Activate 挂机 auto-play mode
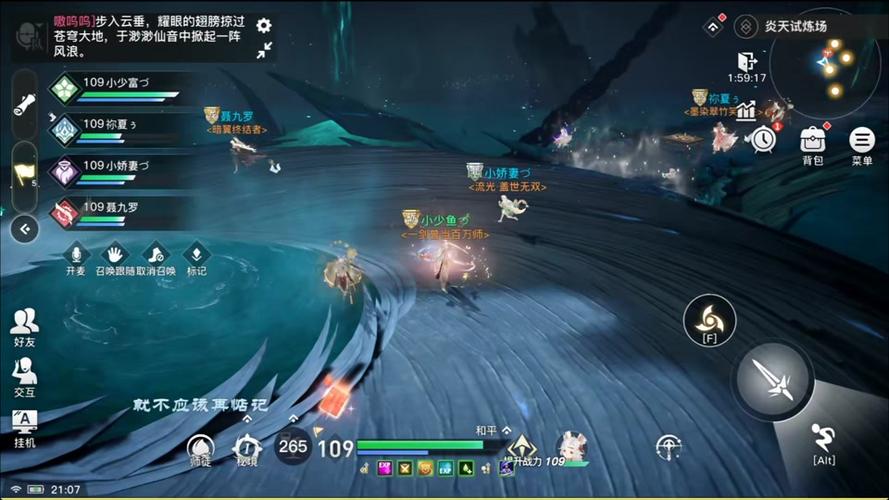Image resolution: width=889 pixels, height=500 pixels. tap(24, 427)
